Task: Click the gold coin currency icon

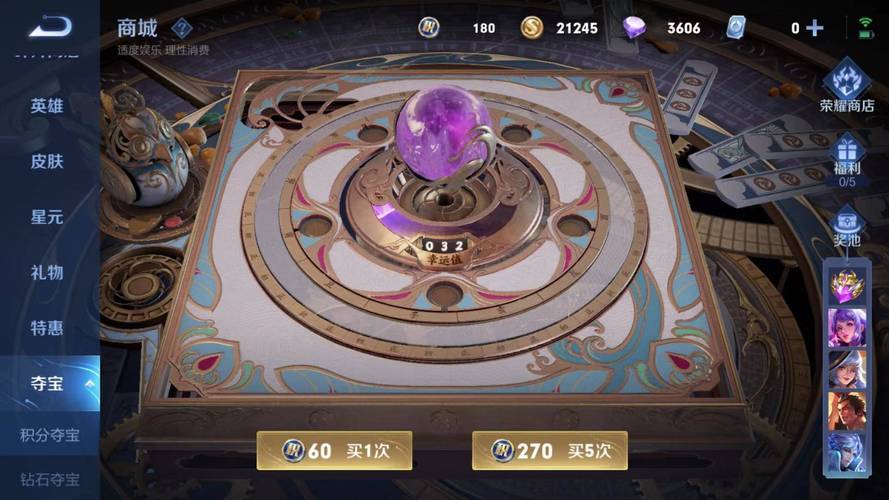Action: click(x=532, y=28)
